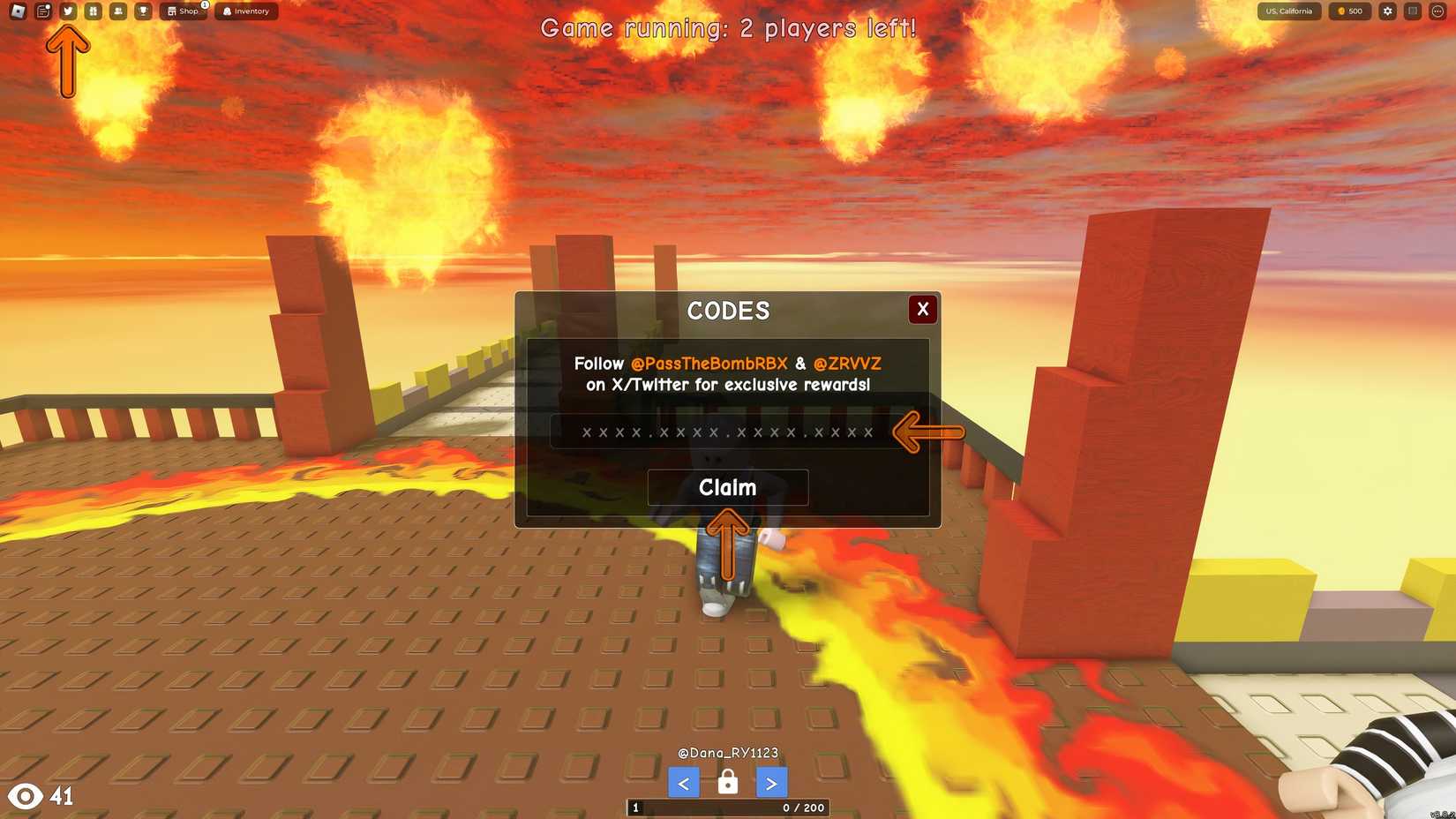Open the Twitter codes icon in top toolbar
1456x819 pixels.
[x=68, y=11]
